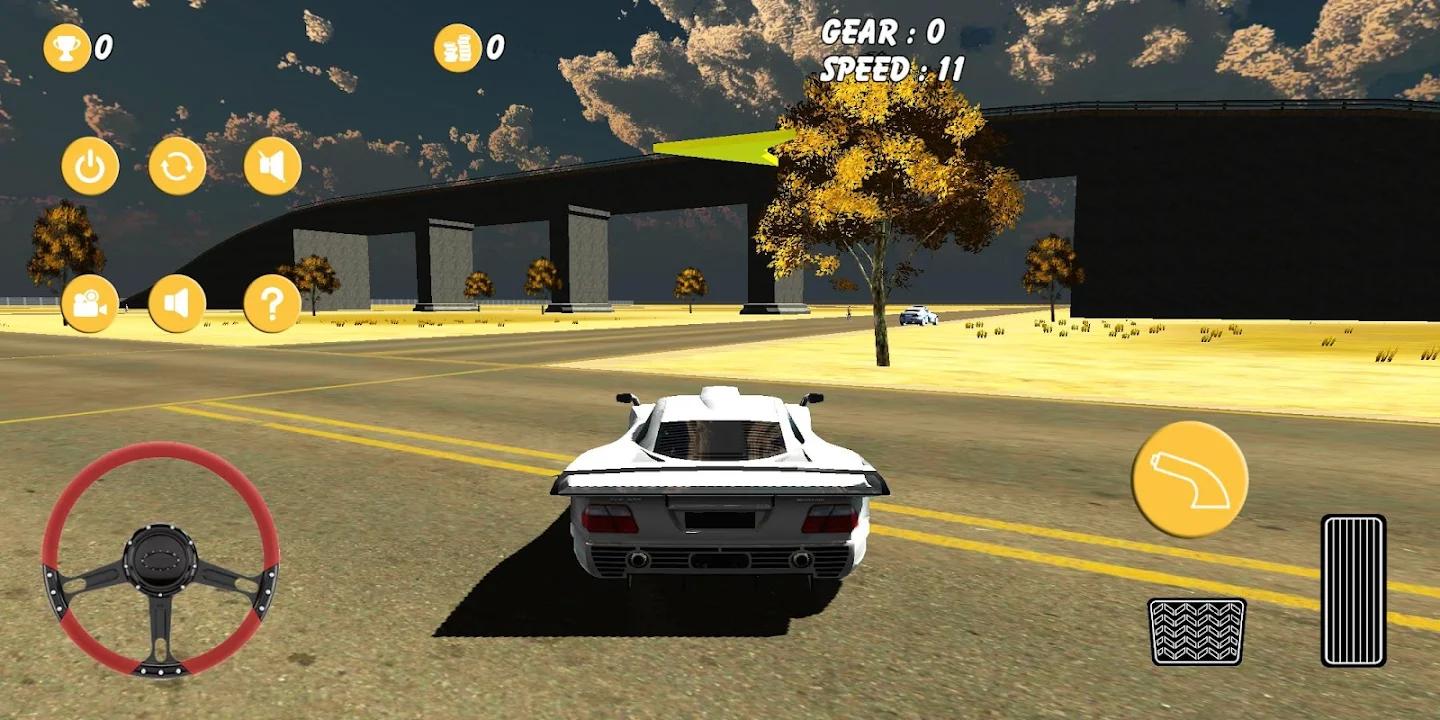The image size is (1440, 720).
Task: Tap the power quit button
Action: pos(90,166)
